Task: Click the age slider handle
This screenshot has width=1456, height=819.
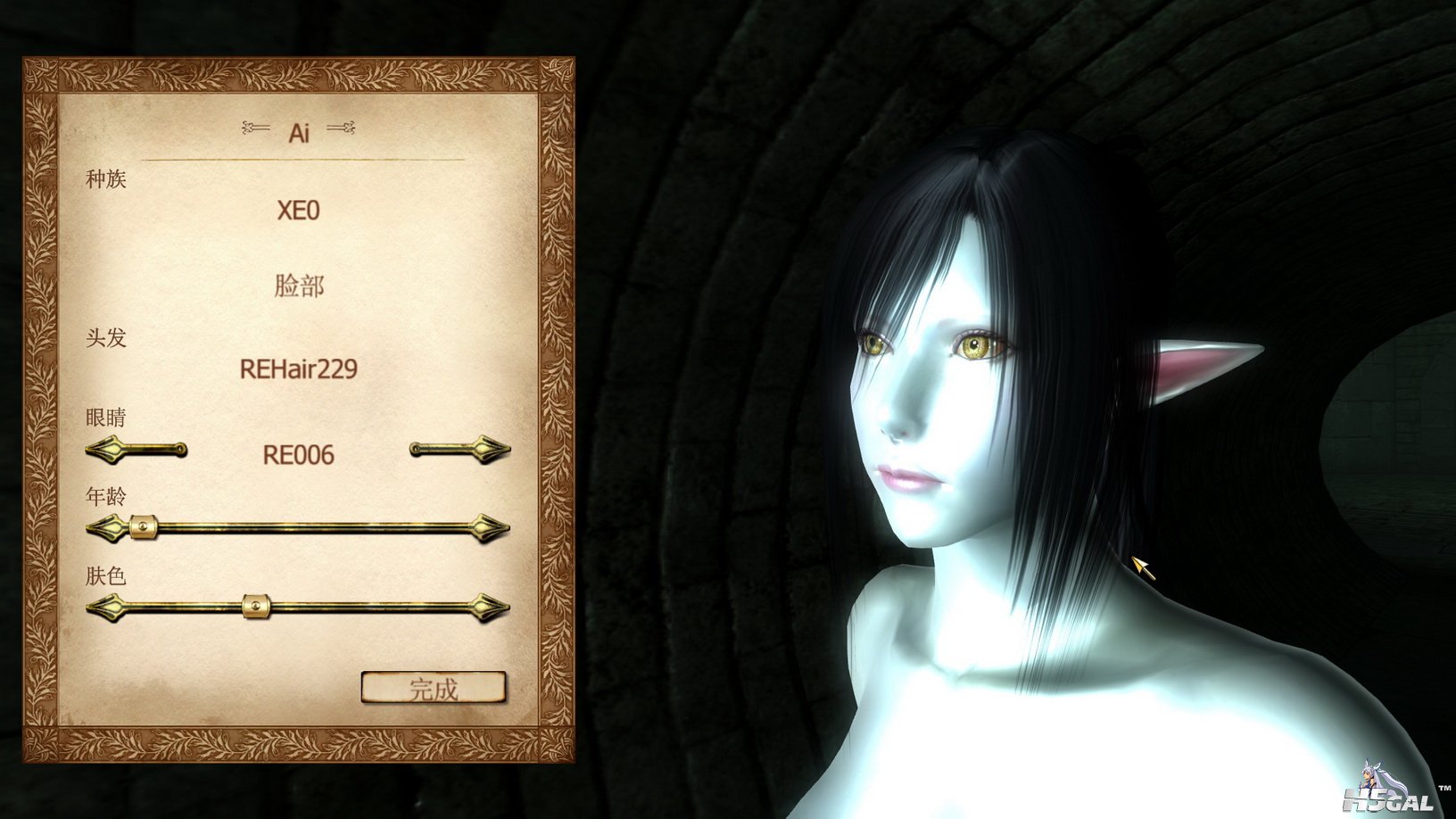Action: 143,527
